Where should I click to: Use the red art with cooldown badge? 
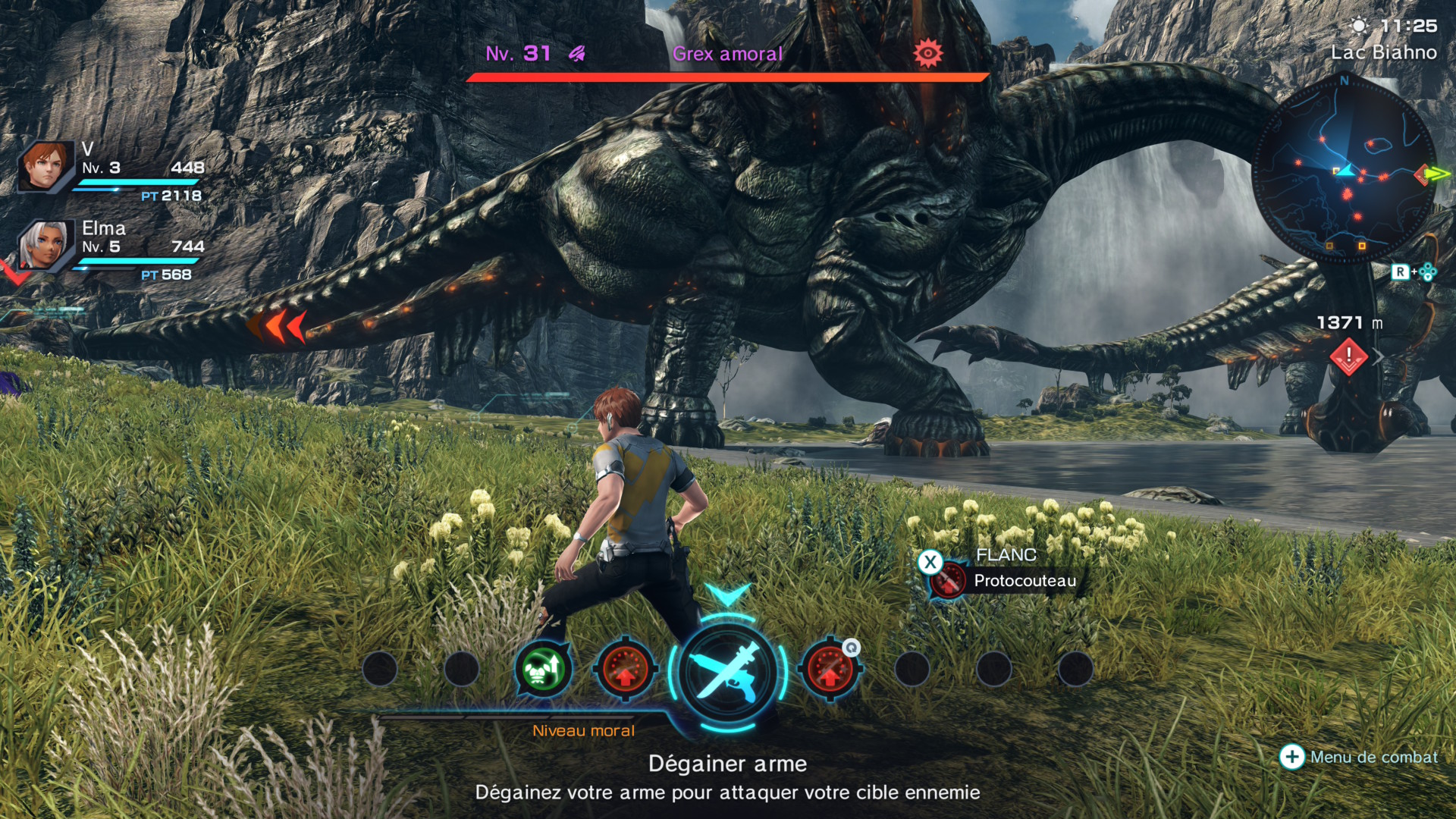(x=830, y=670)
